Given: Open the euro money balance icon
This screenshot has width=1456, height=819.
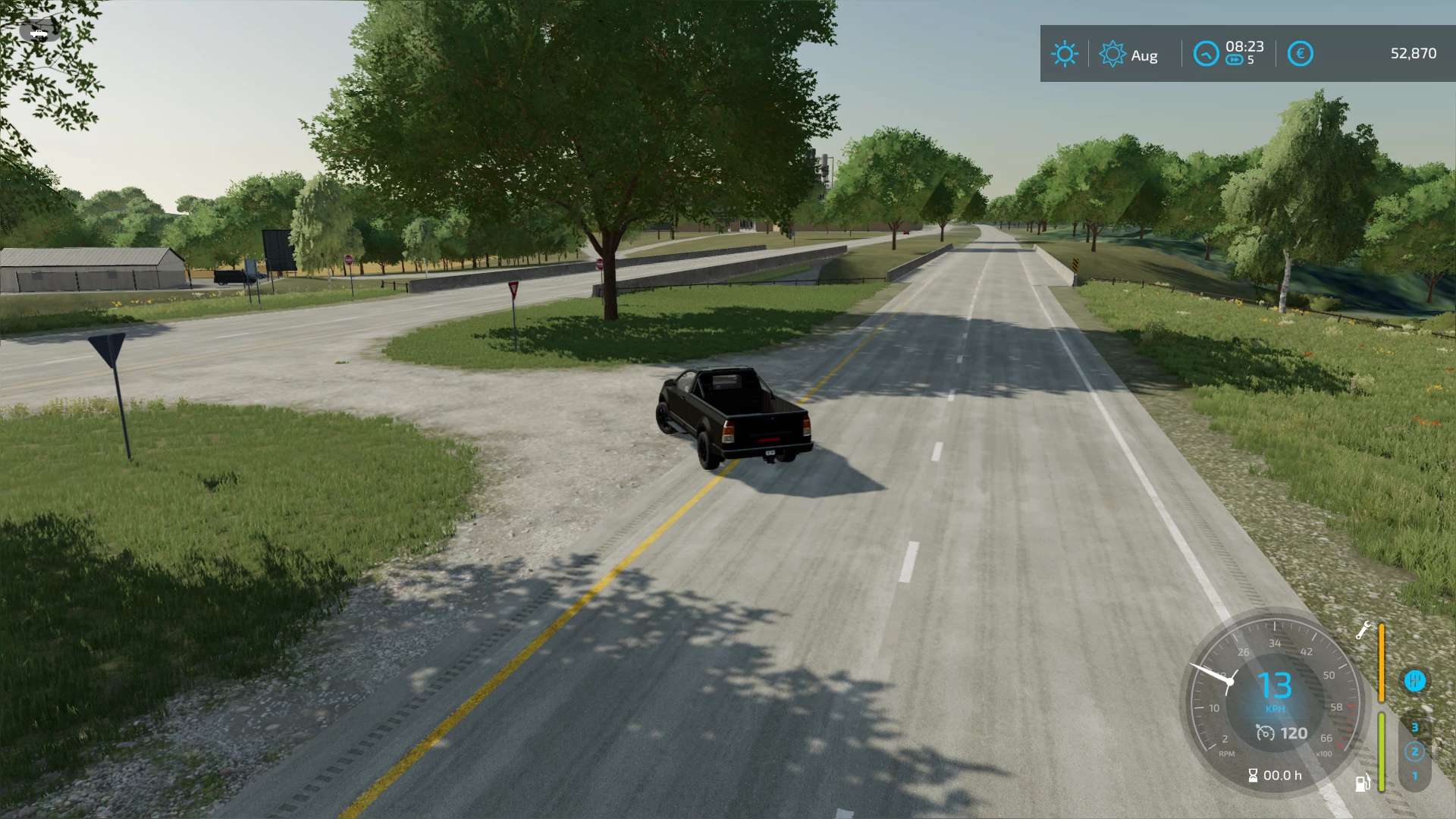Looking at the screenshot, I should pyautogui.click(x=1300, y=54).
